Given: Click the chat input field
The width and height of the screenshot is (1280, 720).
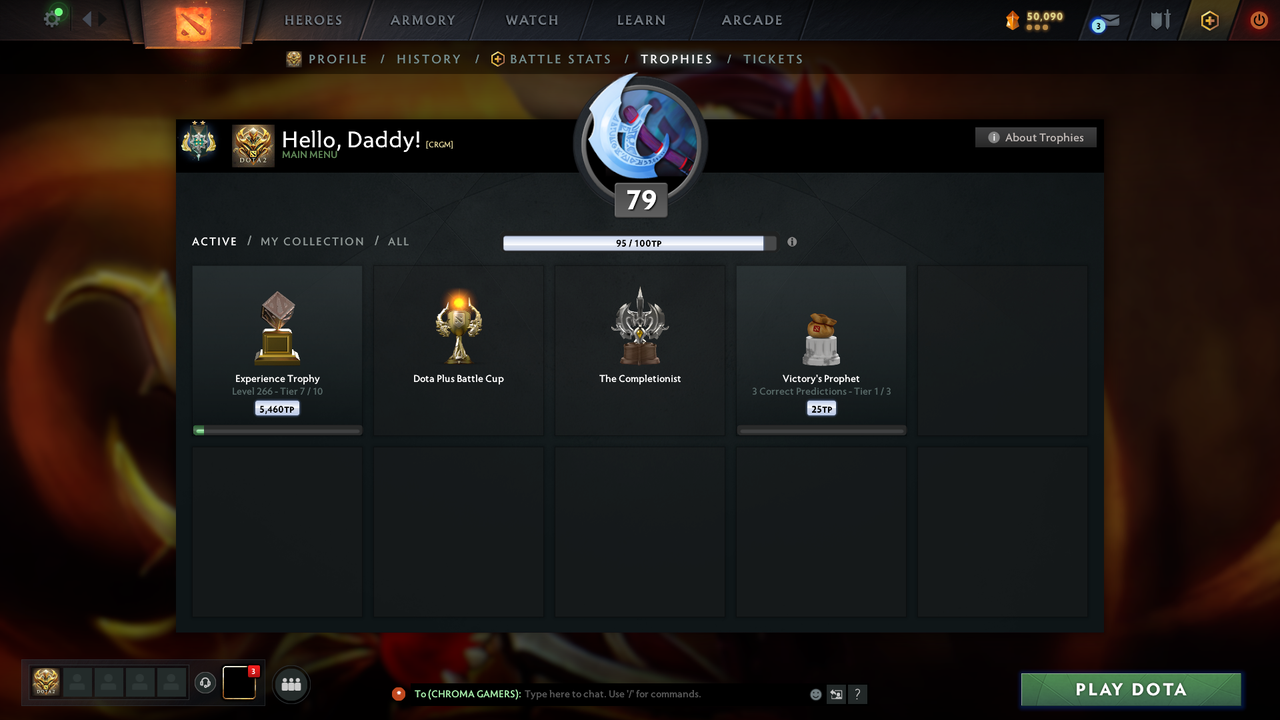Looking at the screenshot, I should tap(620, 693).
